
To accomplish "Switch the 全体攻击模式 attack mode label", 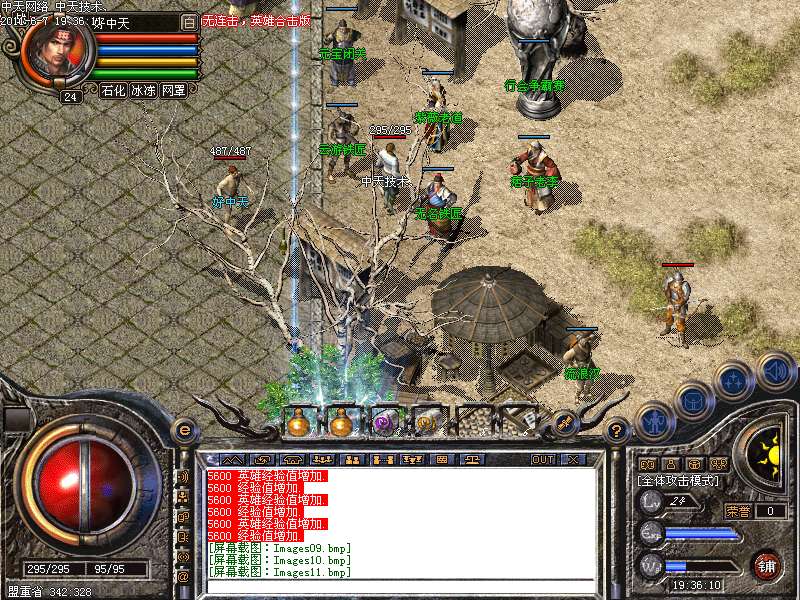I will tap(680, 481).
